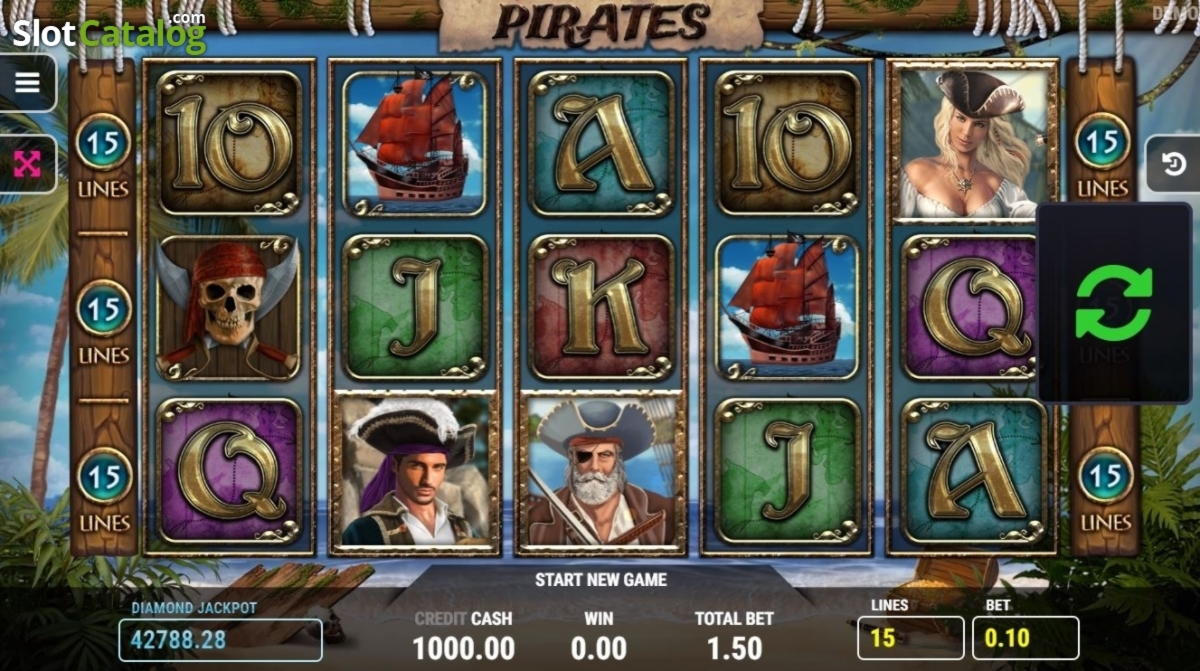Adjust the 0.10 bet amount

pos(1025,638)
